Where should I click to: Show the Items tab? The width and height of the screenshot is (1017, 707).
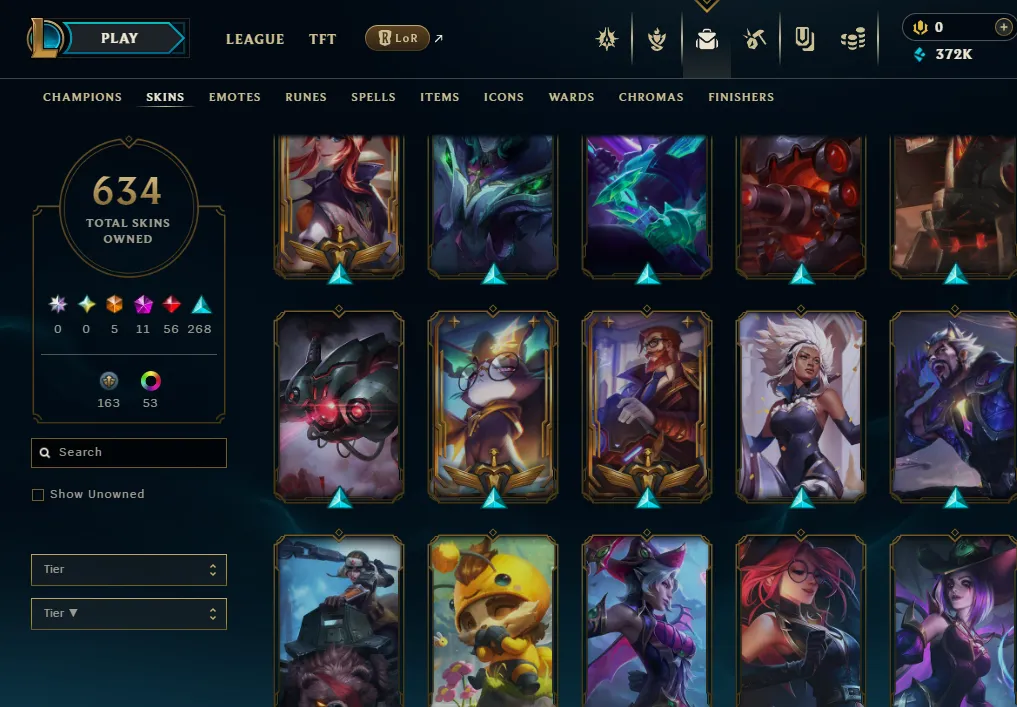pyautogui.click(x=440, y=97)
